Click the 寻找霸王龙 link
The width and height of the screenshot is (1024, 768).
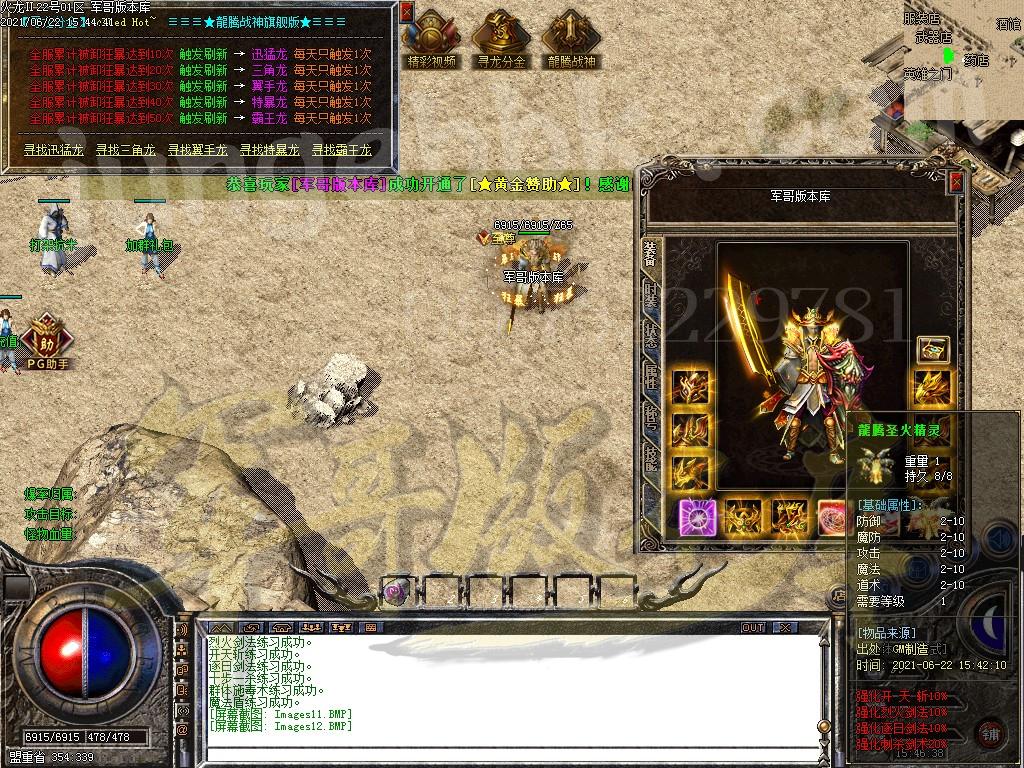pyautogui.click(x=342, y=150)
